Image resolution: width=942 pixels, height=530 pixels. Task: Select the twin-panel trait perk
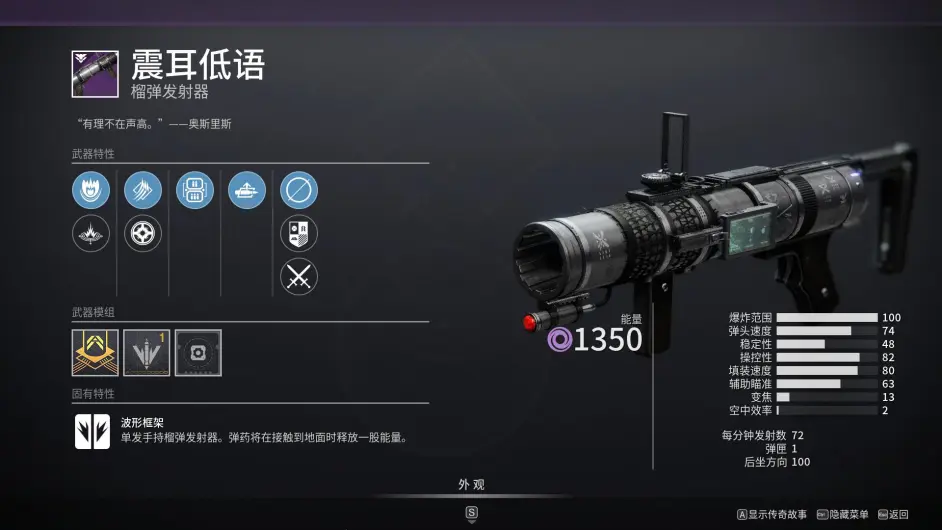click(194, 189)
